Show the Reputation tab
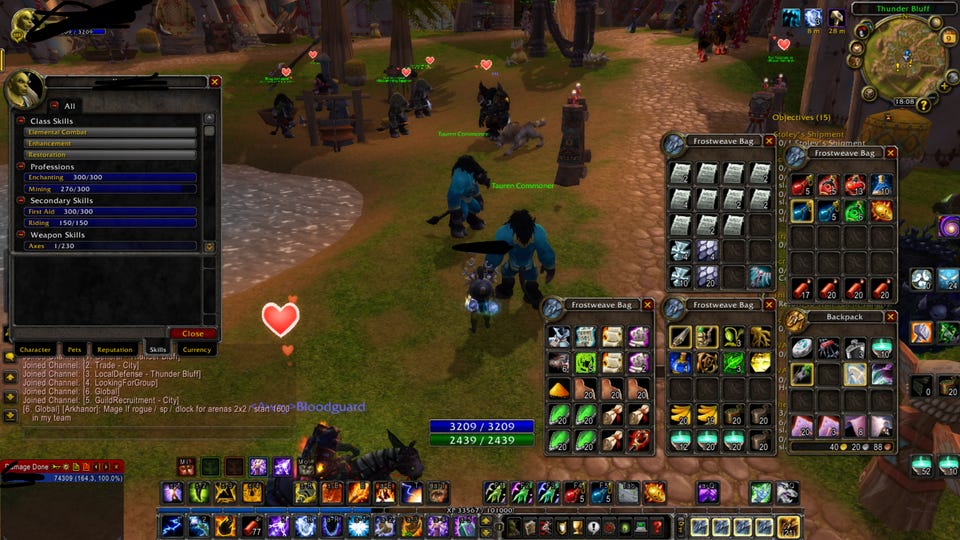Screen dimensions: 960x540 pos(115,350)
